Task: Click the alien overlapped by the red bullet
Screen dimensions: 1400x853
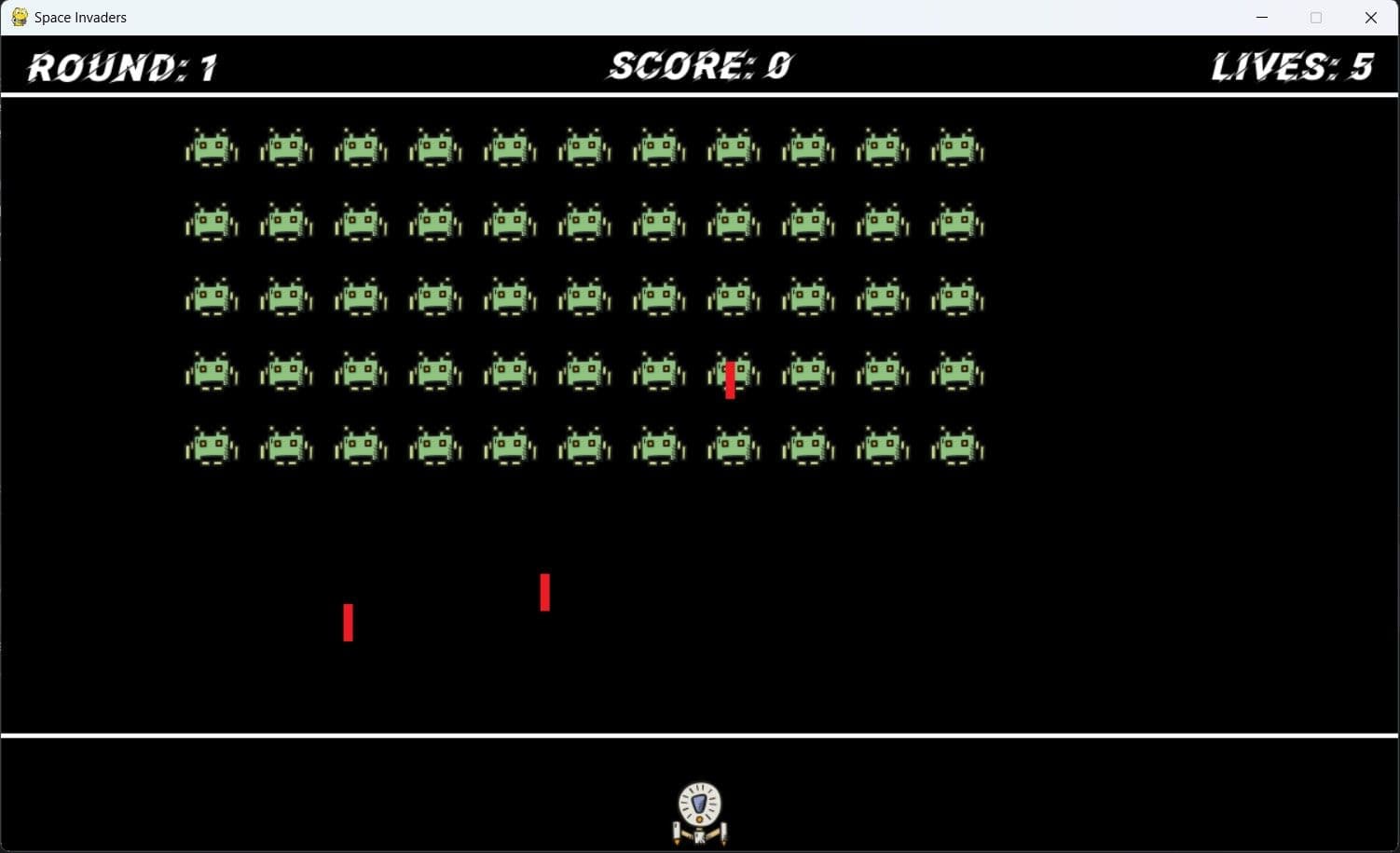Action: 734,371
